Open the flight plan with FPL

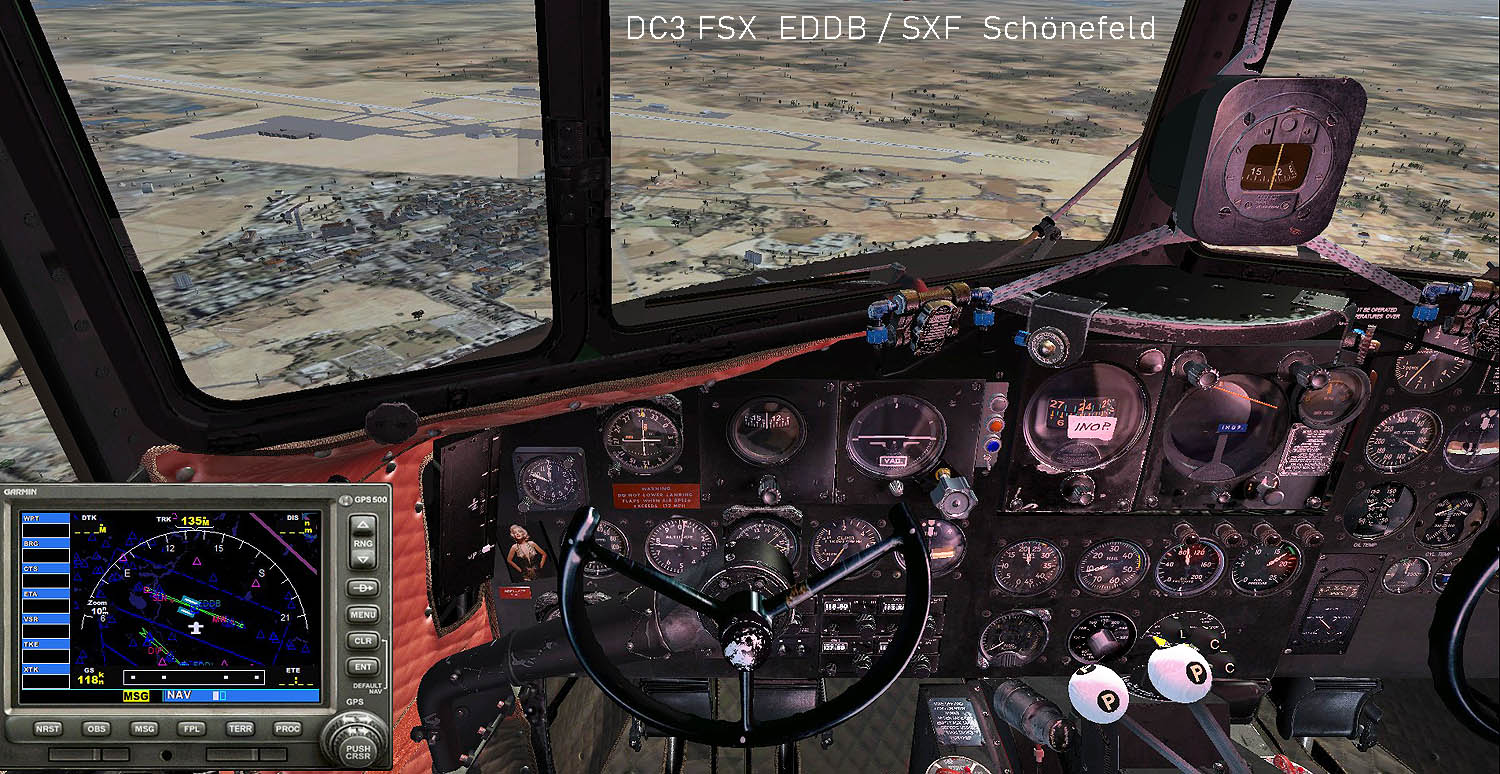point(193,729)
